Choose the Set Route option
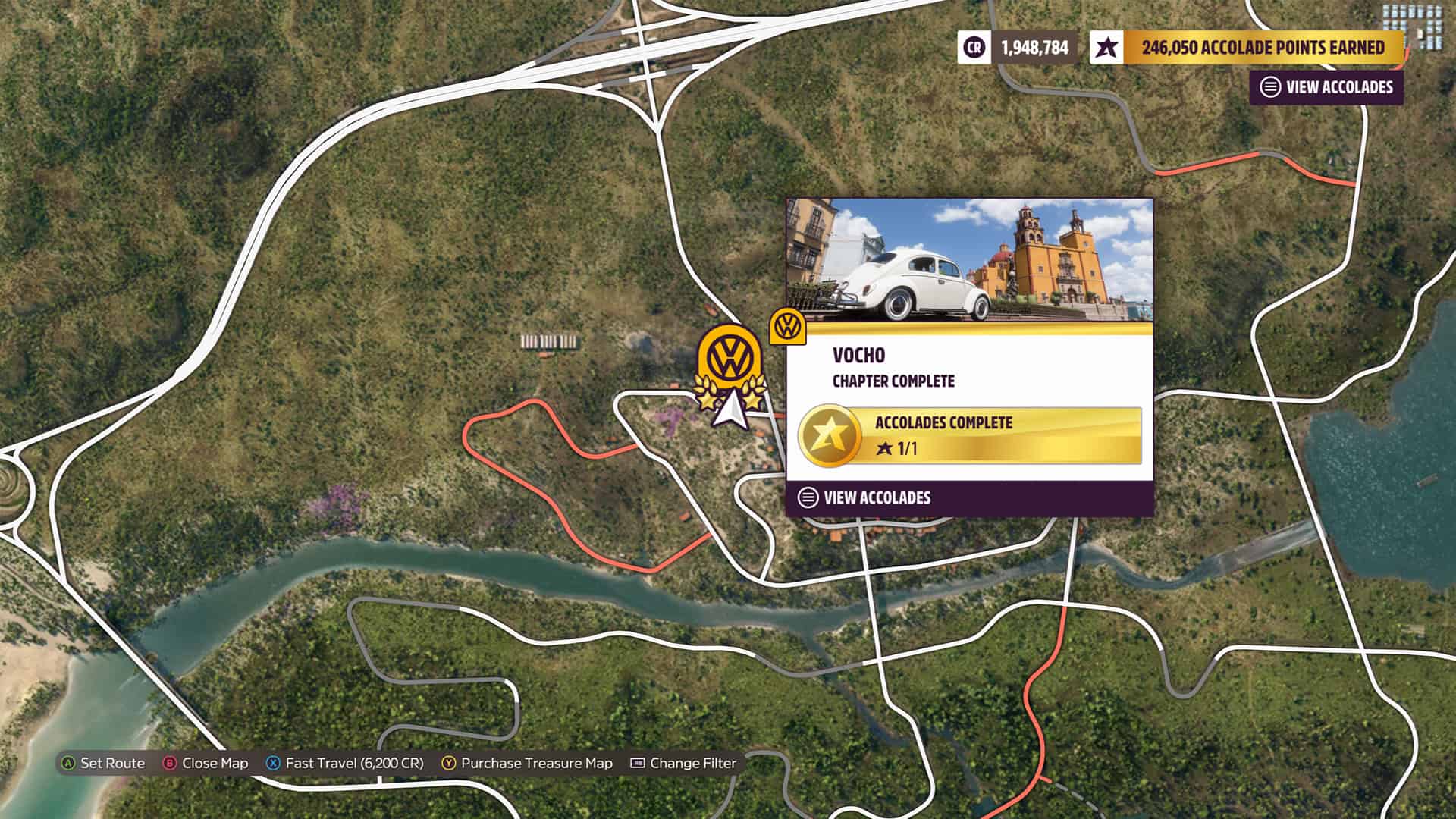This screenshot has height=819, width=1456. pos(103,763)
